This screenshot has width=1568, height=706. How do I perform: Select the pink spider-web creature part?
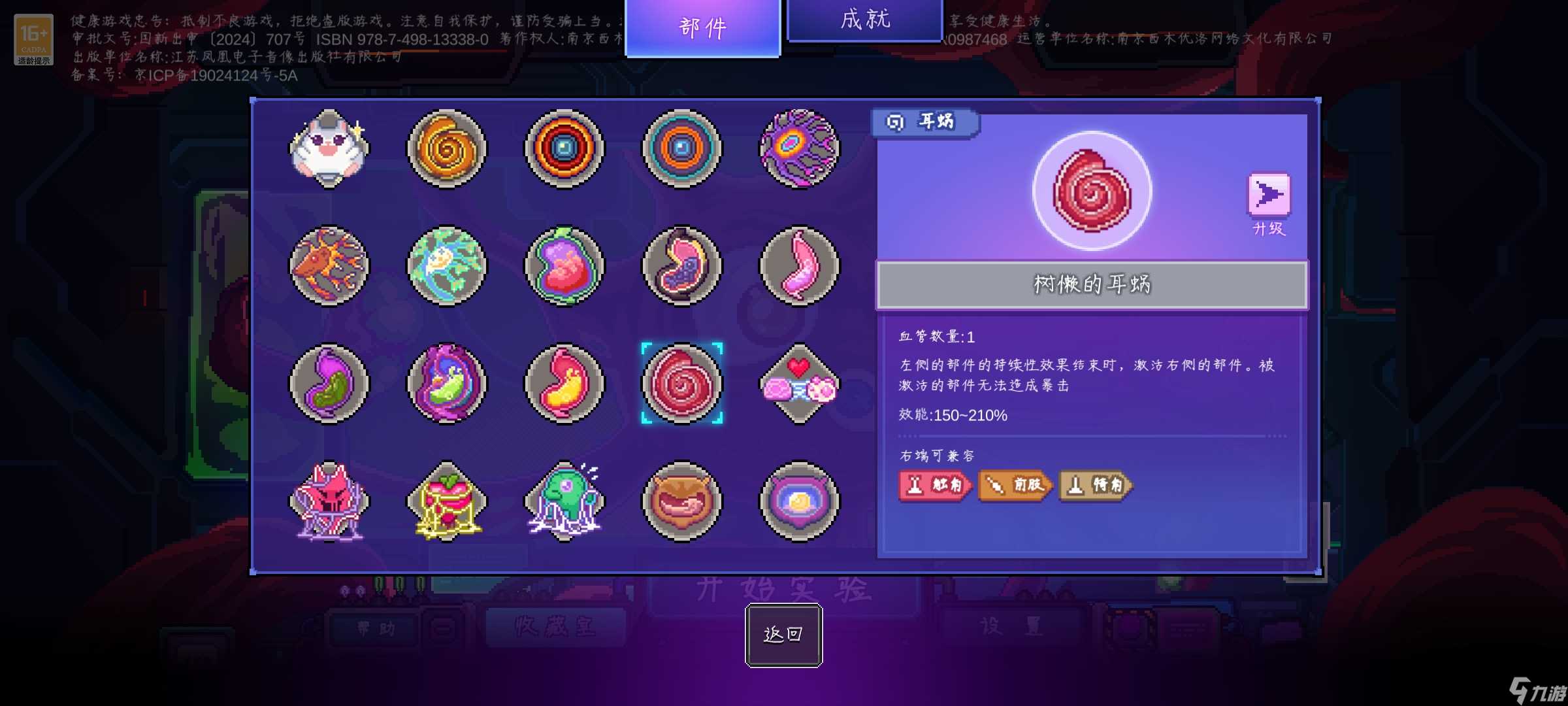[x=329, y=502]
